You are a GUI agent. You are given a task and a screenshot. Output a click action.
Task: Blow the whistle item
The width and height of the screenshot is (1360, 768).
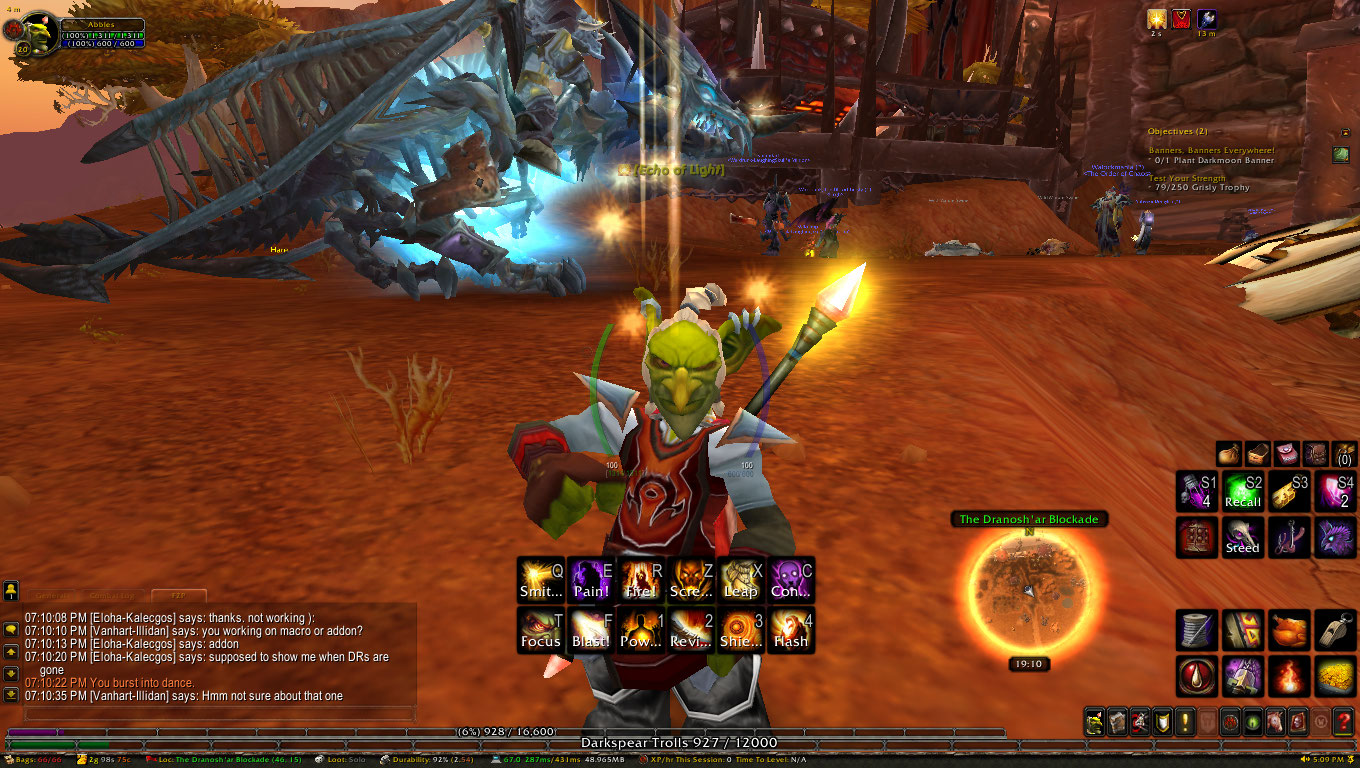[1335, 630]
